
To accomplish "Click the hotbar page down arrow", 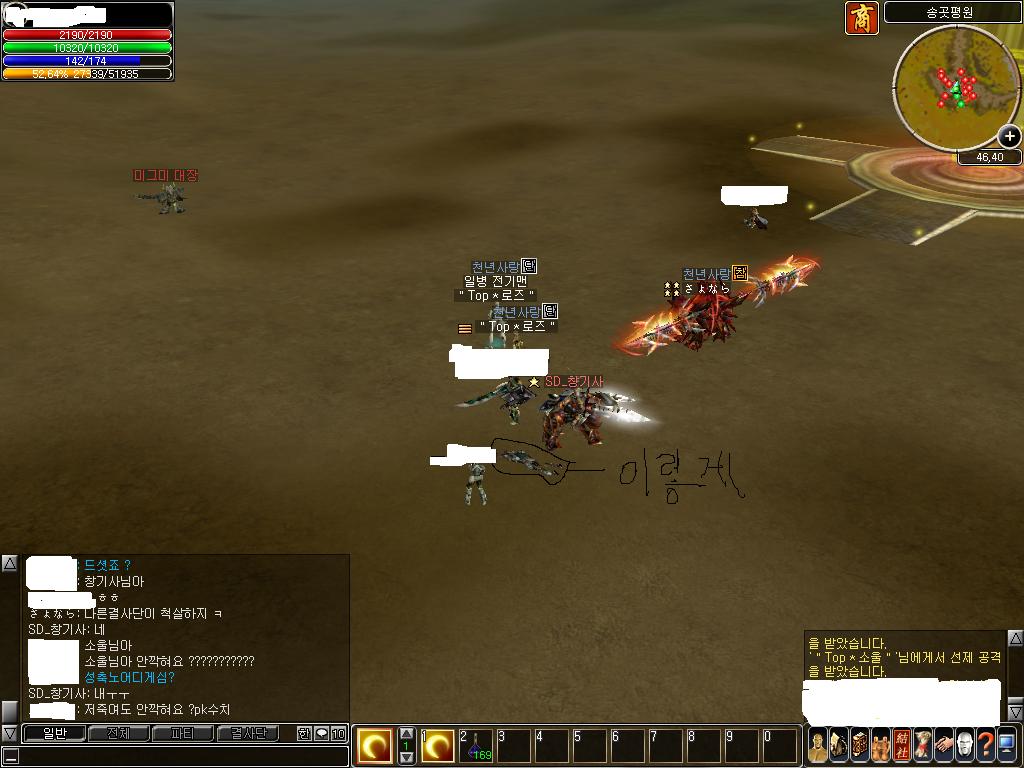I will [406, 758].
